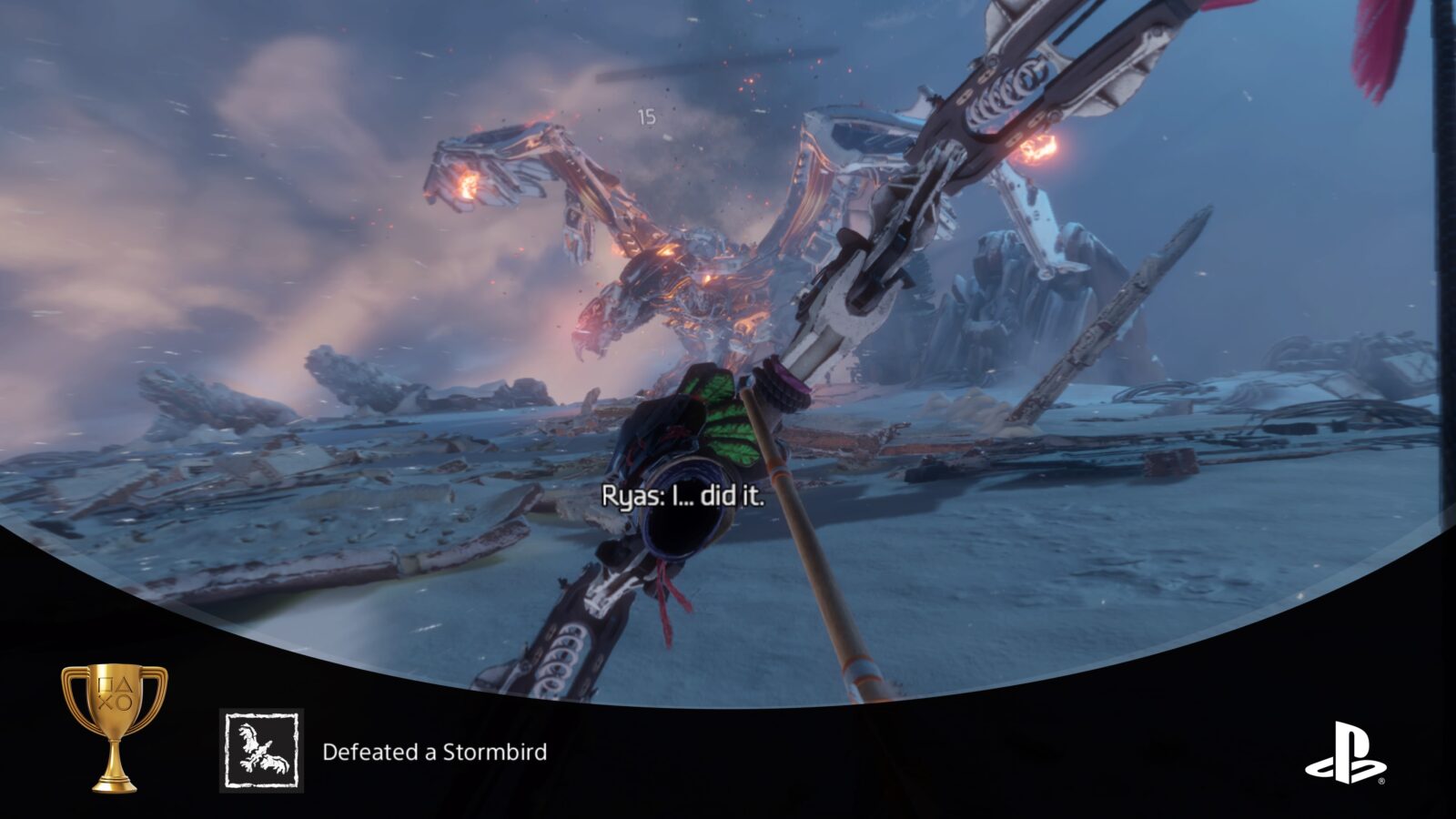The width and height of the screenshot is (1456, 819).
Task: Select the circle symbol on the trophy
Action: [124, 703]
